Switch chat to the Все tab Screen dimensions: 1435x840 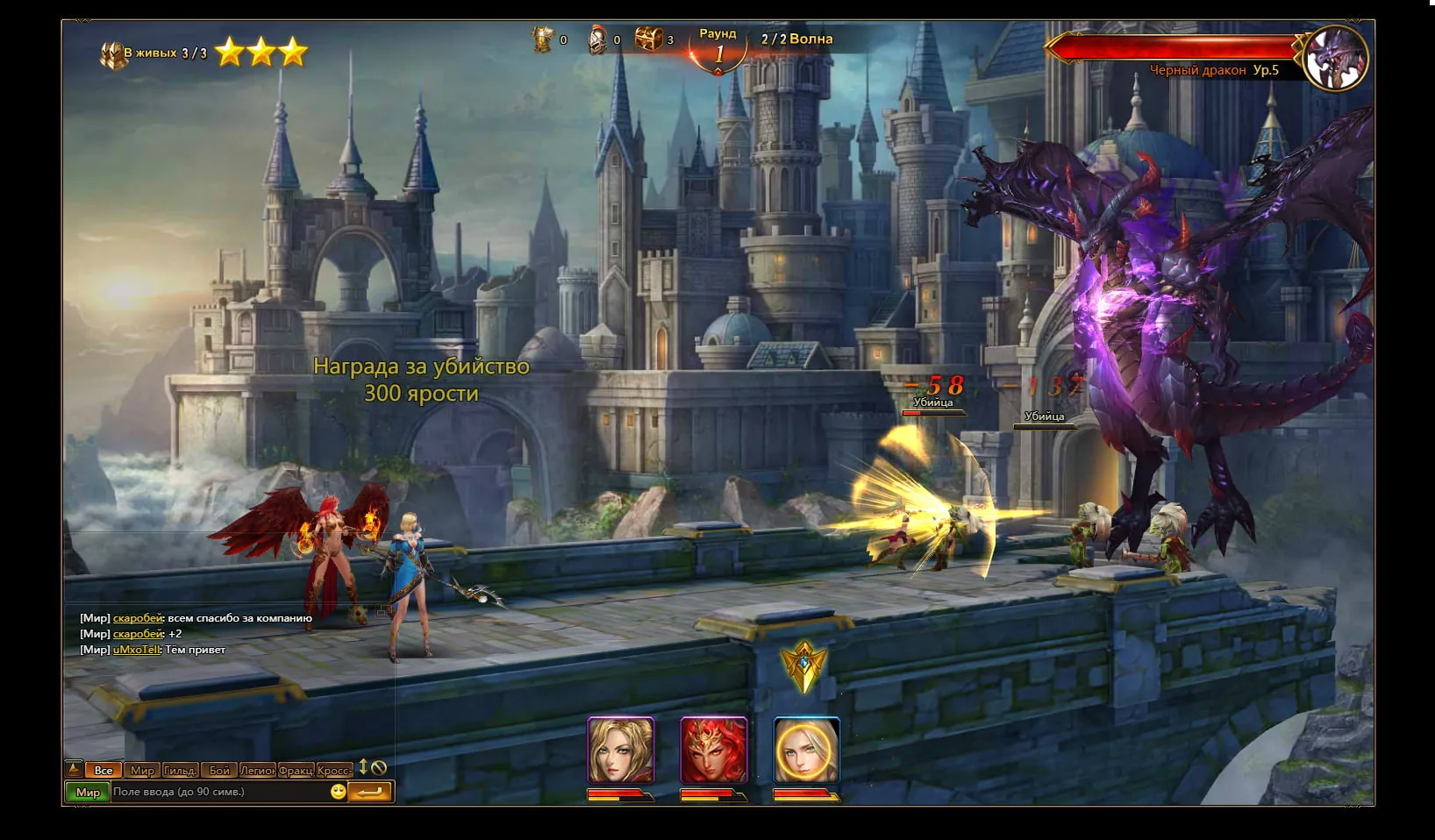pos(104,770)
